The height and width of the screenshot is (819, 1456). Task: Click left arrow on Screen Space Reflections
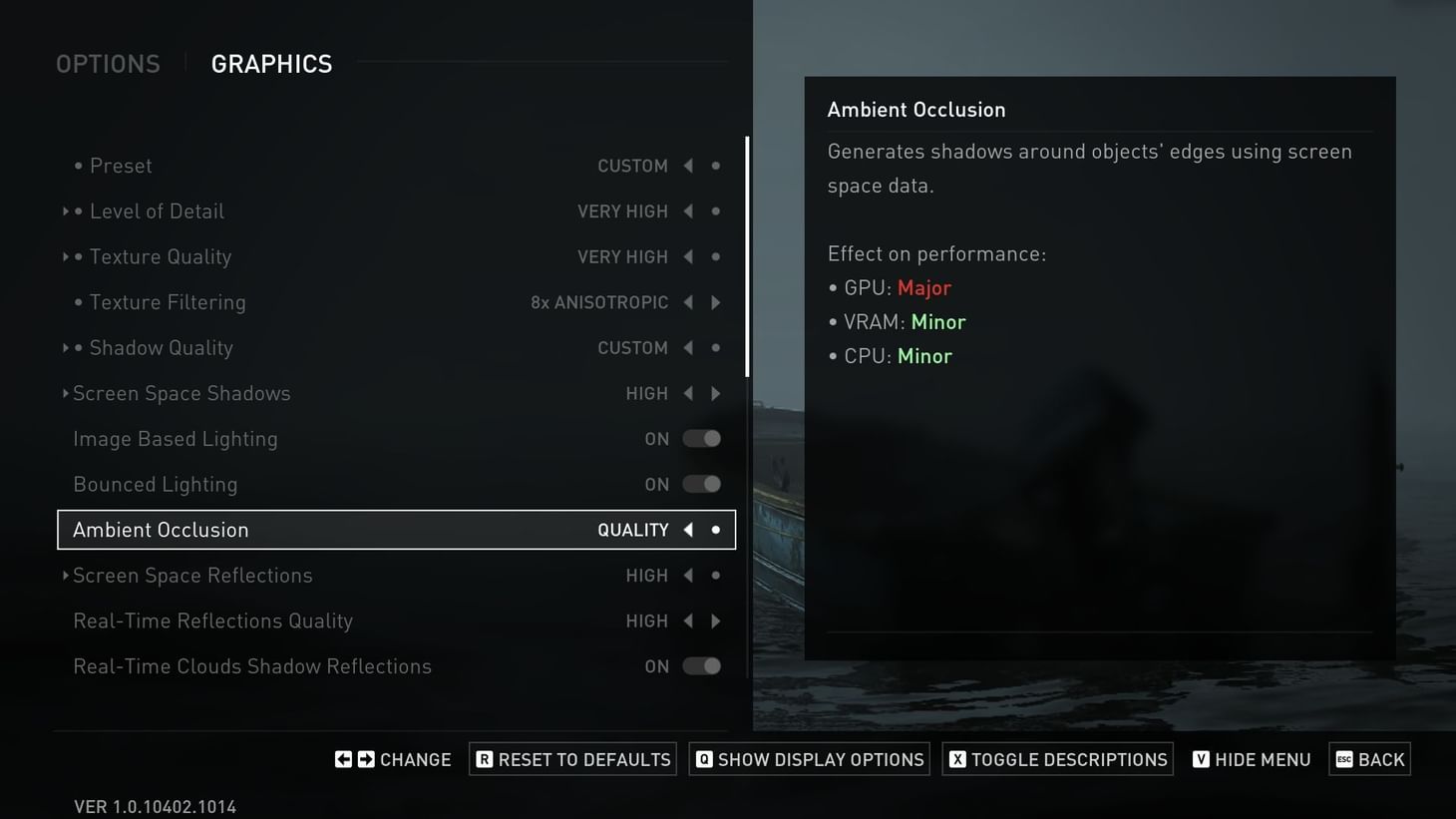point(688,576)
